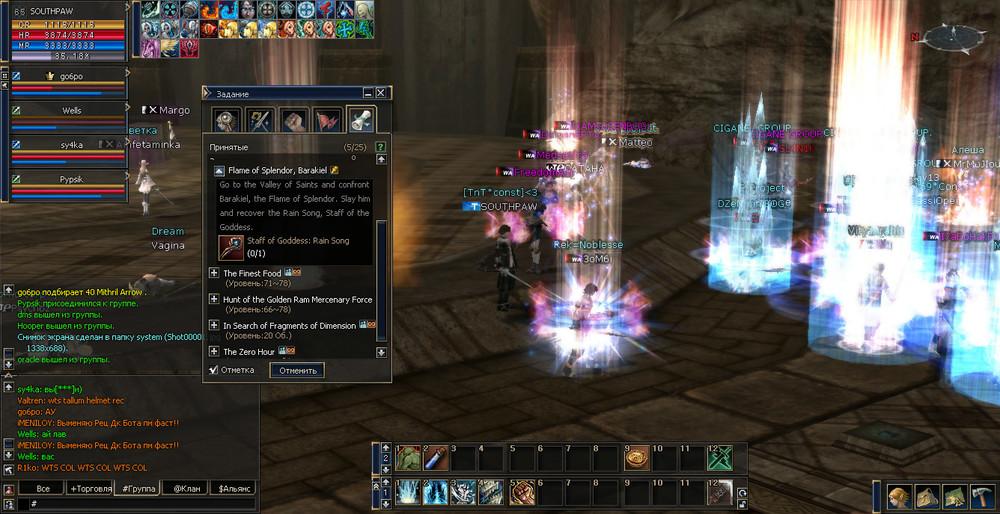Switch to the @Клан chat tab
The image size is (1000, 514).
[x=185, y=488]
